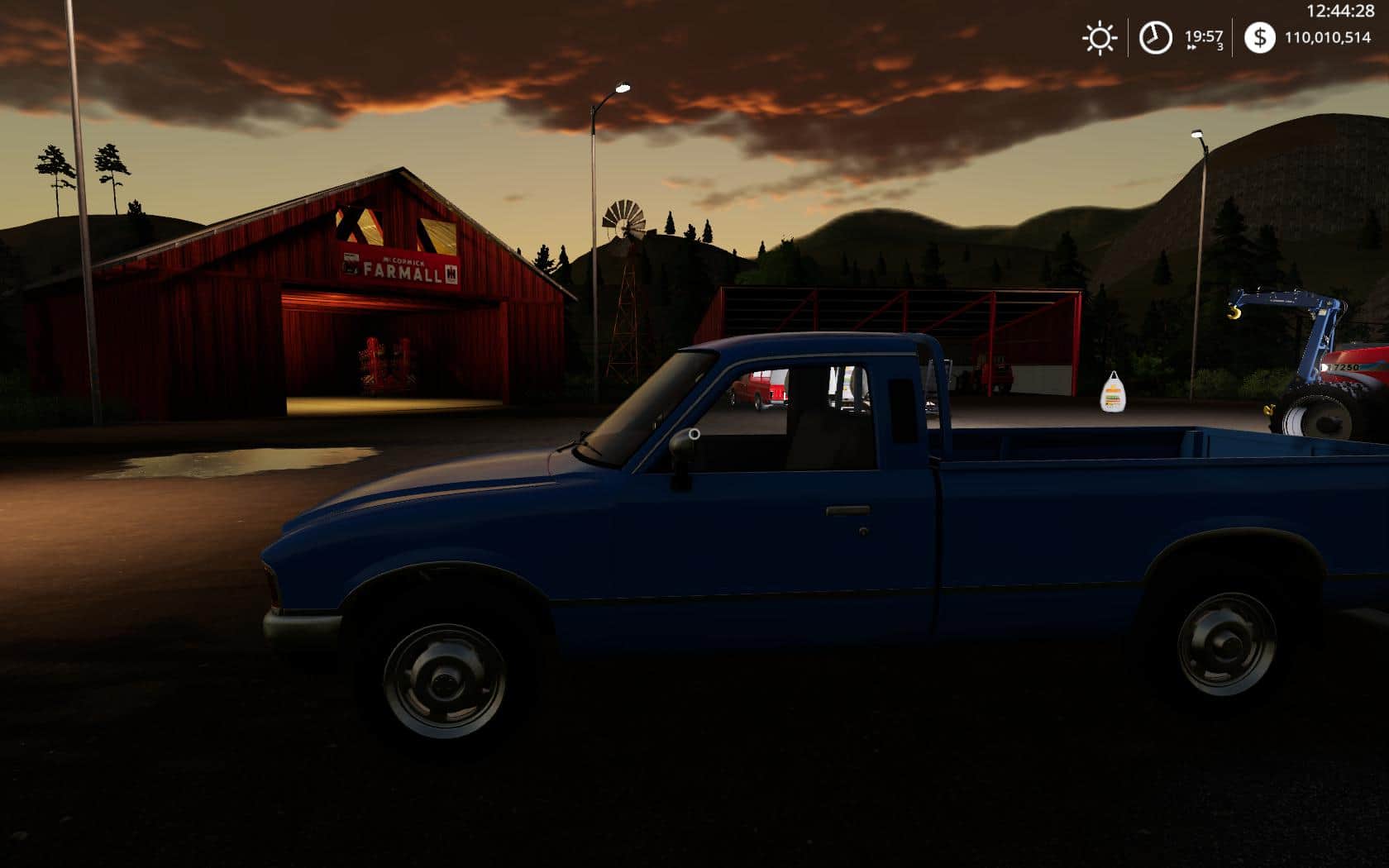Screen dimensions: 1389x868
Task: Select the clock icon in the HUD
Action: coord(1155,38)
